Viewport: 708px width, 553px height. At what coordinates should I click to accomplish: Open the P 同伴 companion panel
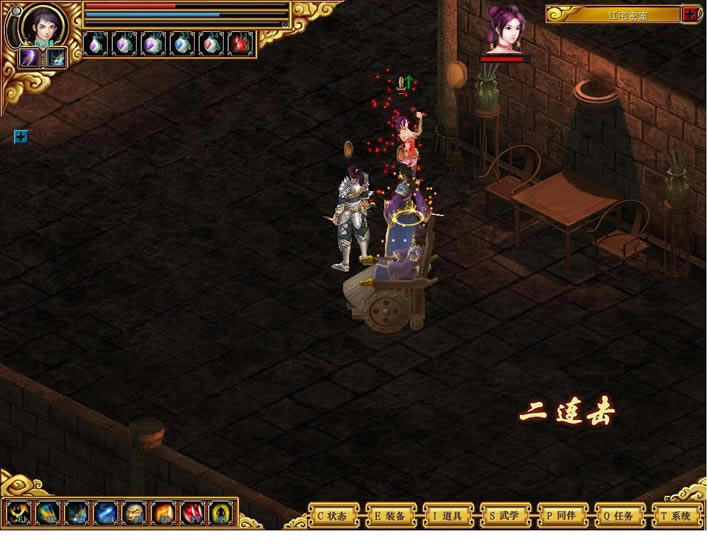pyautogui.click(x=562, y=516)
